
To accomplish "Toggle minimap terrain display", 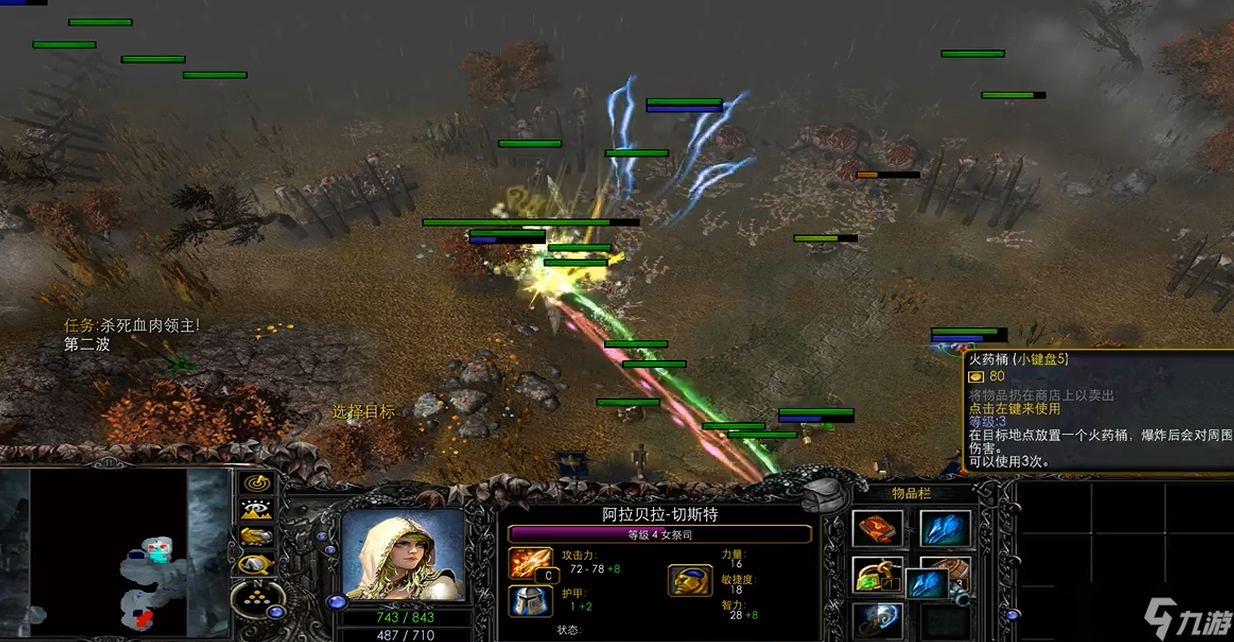I will click(x=257, y=509).
